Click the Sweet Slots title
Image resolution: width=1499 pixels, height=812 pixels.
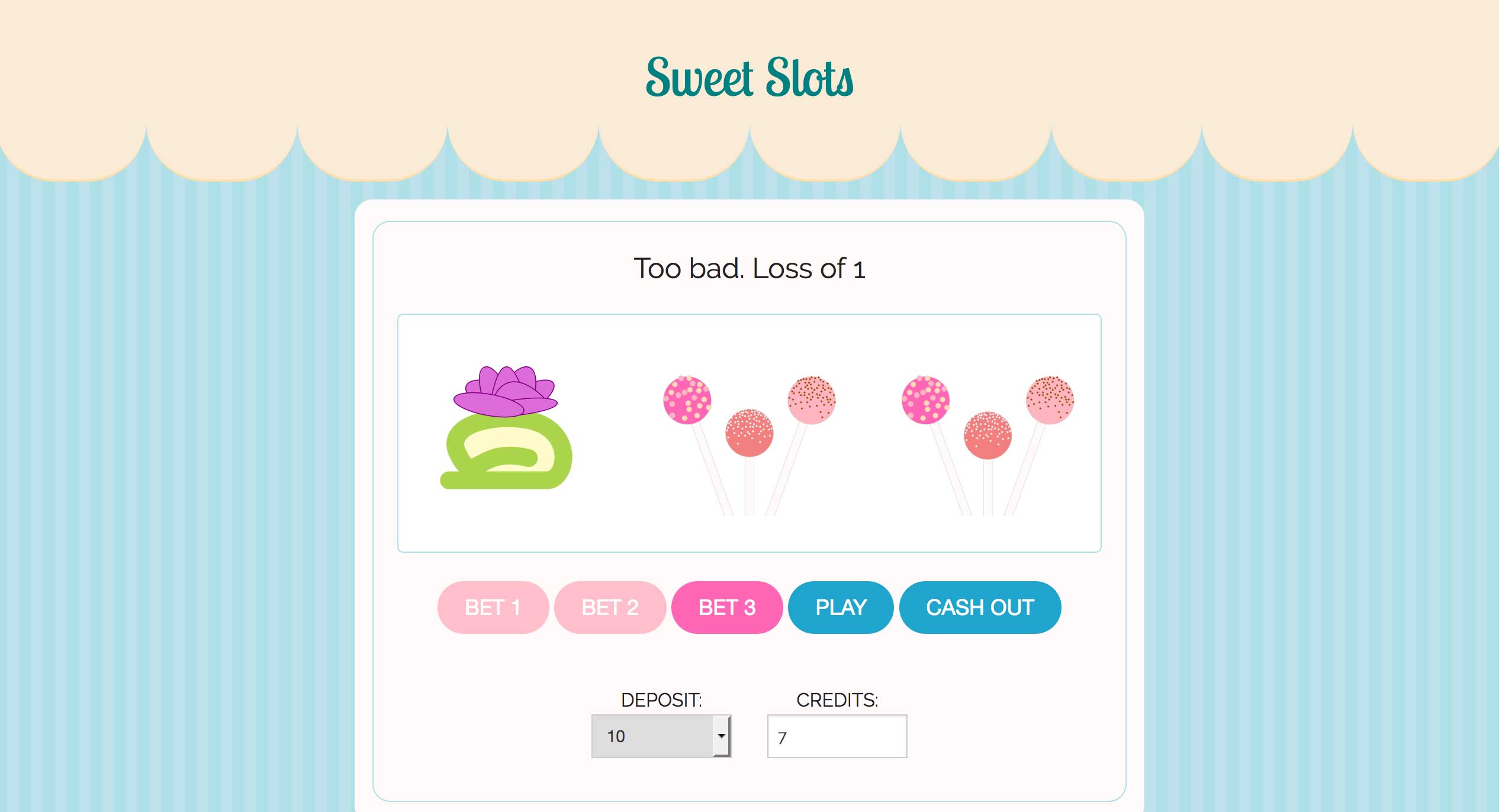pyautogui.click(x=749, y=78)
